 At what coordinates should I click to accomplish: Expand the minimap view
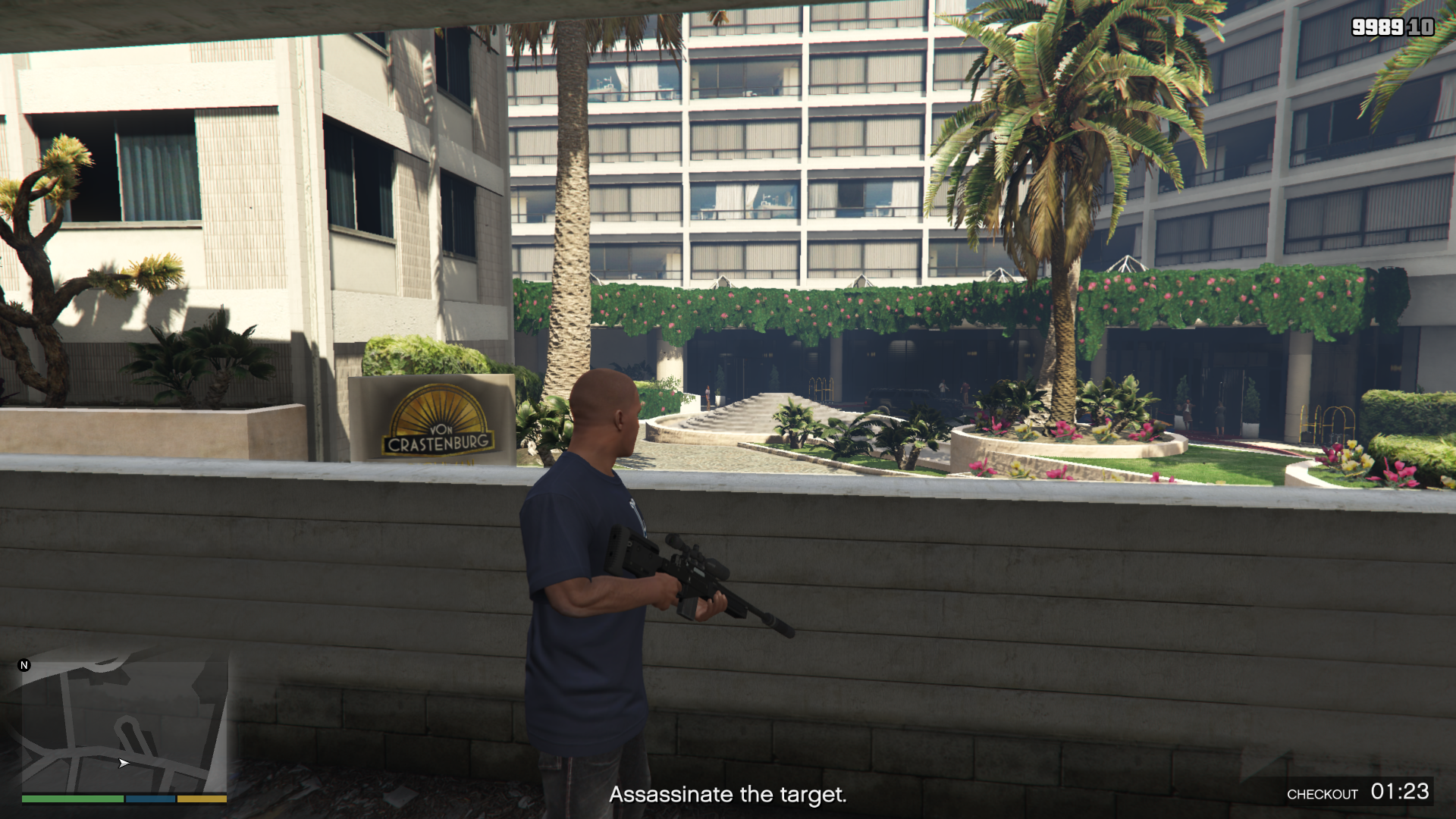(125, 724)
